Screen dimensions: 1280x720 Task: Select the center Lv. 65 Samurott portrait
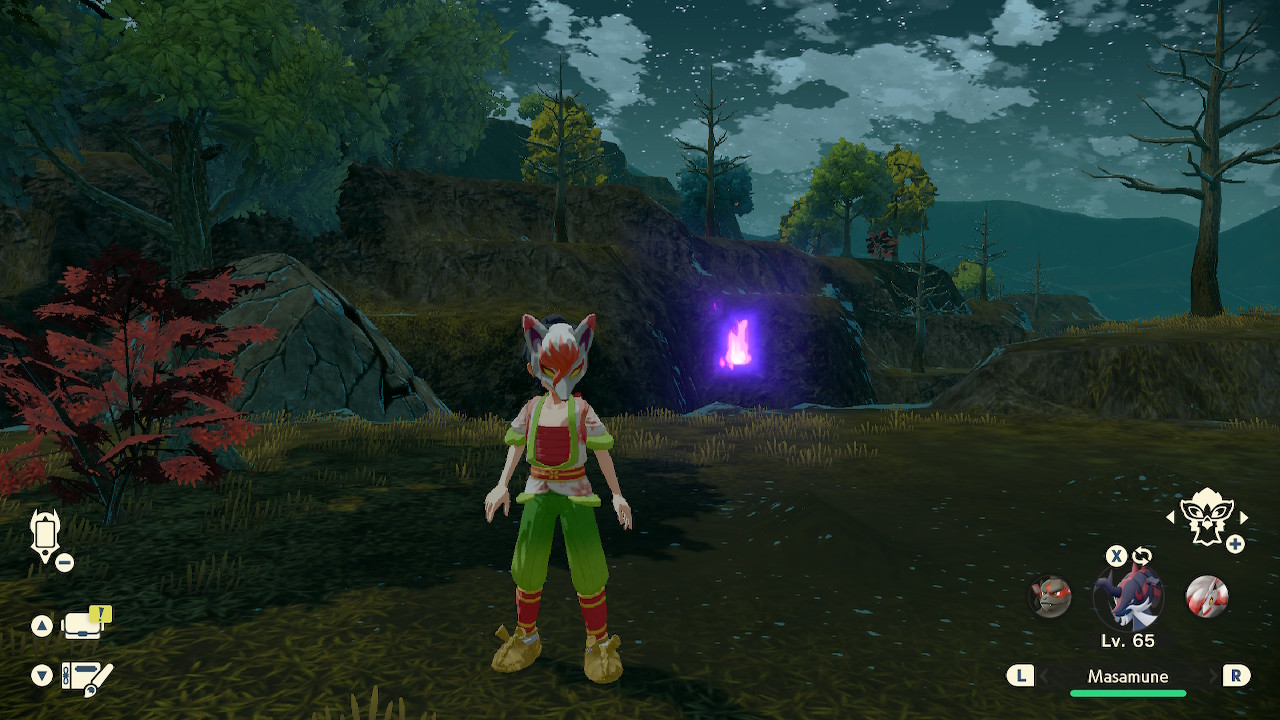[1128, 597]
